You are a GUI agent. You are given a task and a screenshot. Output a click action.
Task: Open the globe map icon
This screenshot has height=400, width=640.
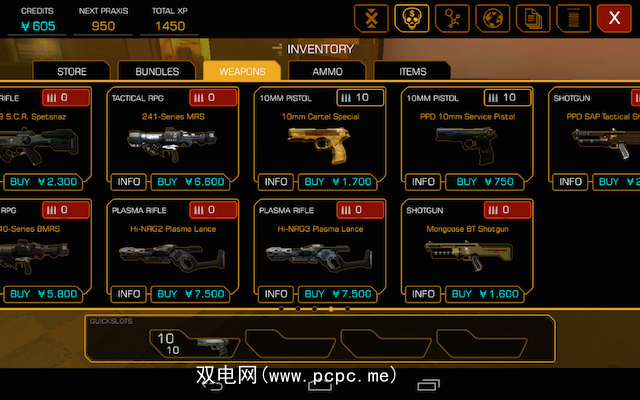coord(493,18)
